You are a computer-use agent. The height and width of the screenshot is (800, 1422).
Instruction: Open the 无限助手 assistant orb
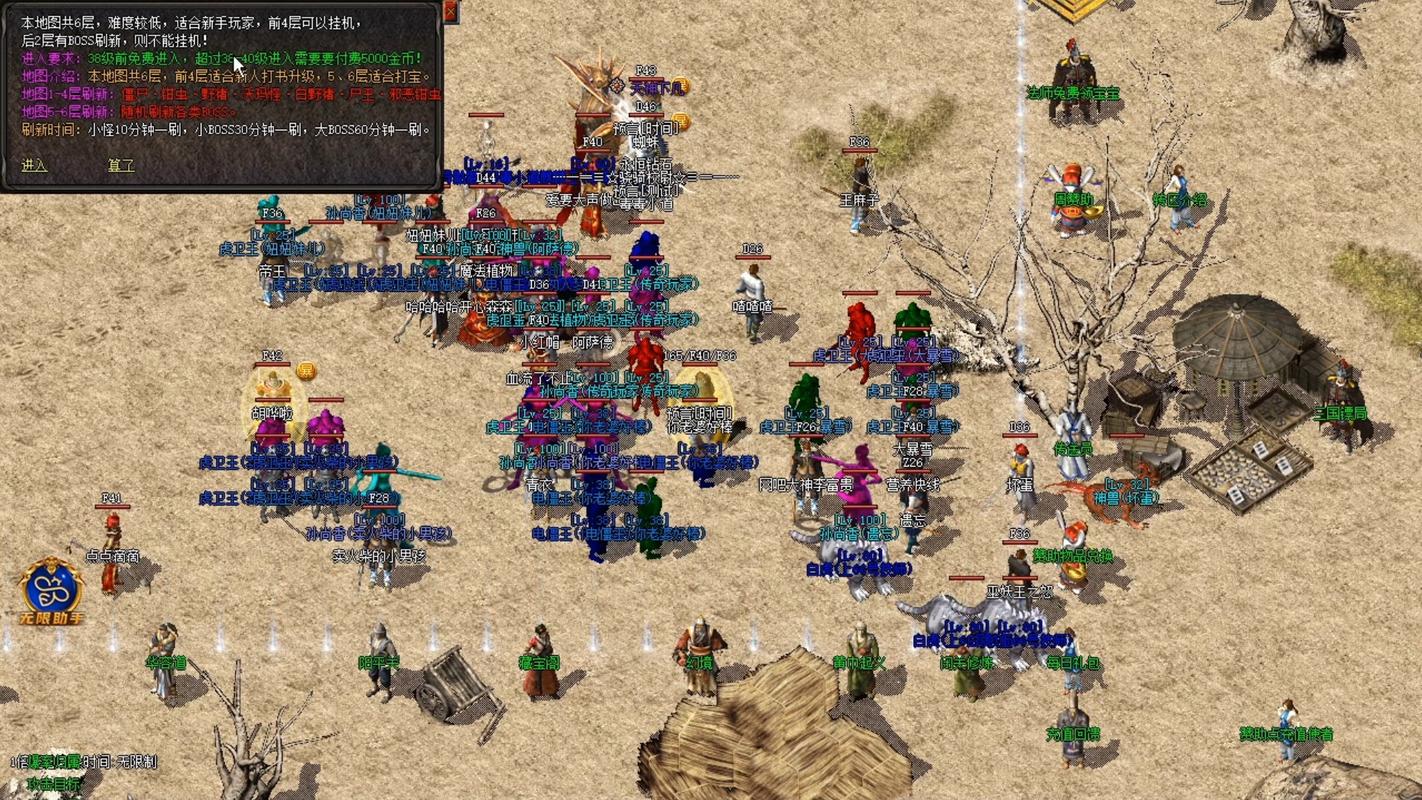pyautogui.click(x=52, y=590)
